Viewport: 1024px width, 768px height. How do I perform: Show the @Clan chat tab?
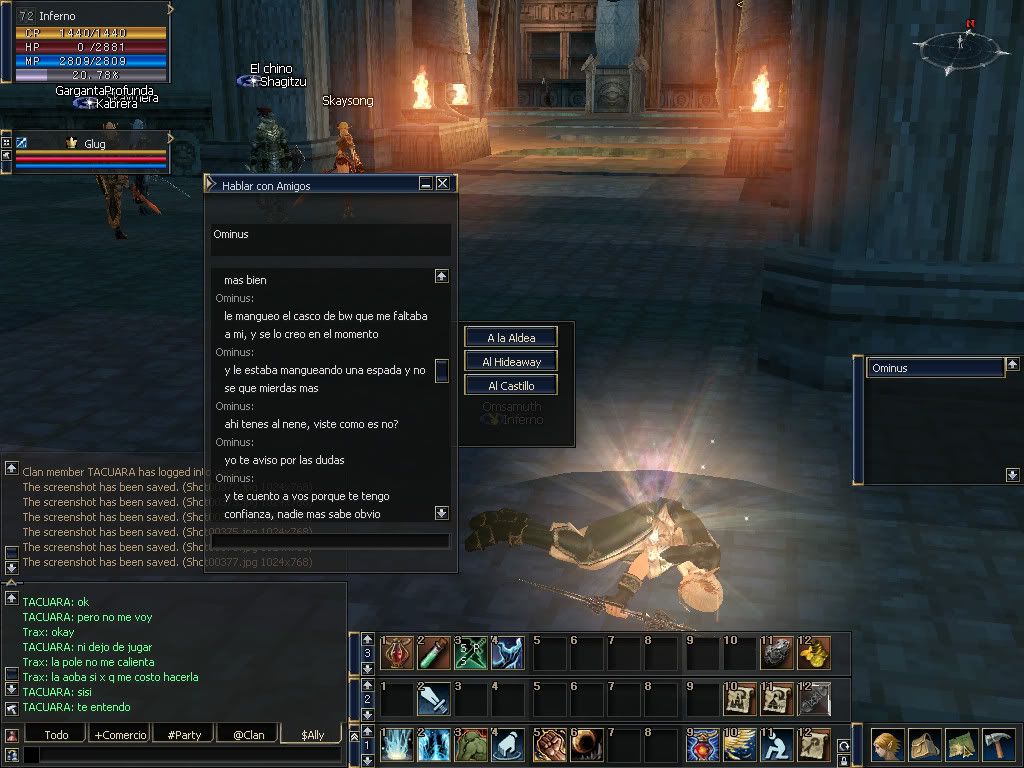248,735
